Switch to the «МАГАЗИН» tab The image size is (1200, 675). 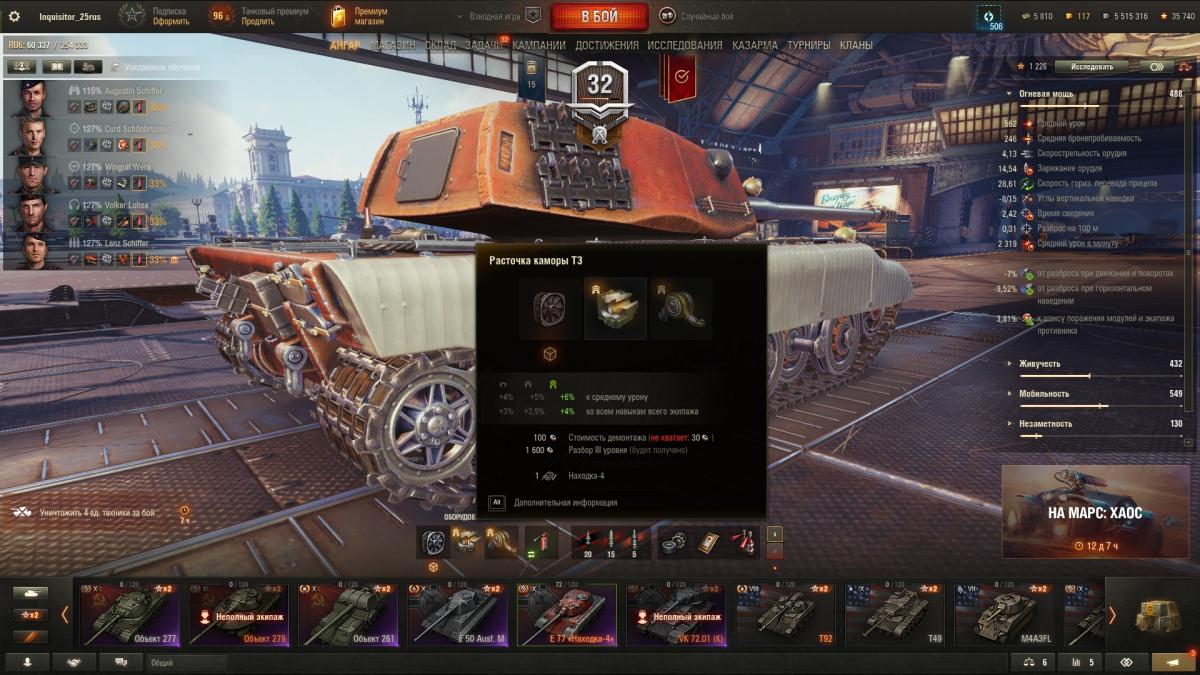pos(393,45)
